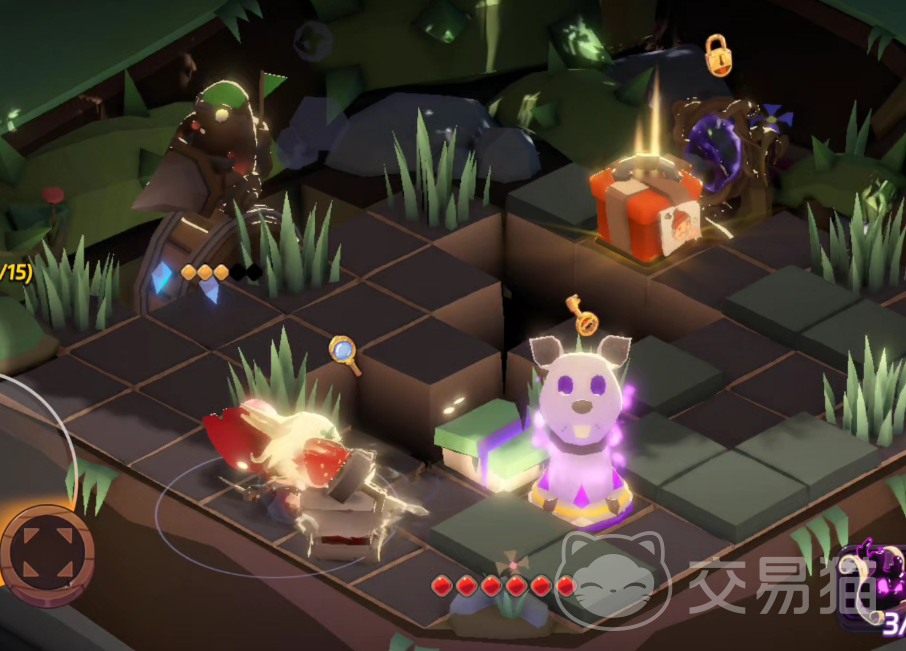Viewport: 906px width, 651px height.
Task: Inspect using the magnifying glass marker
Action: 344,353
